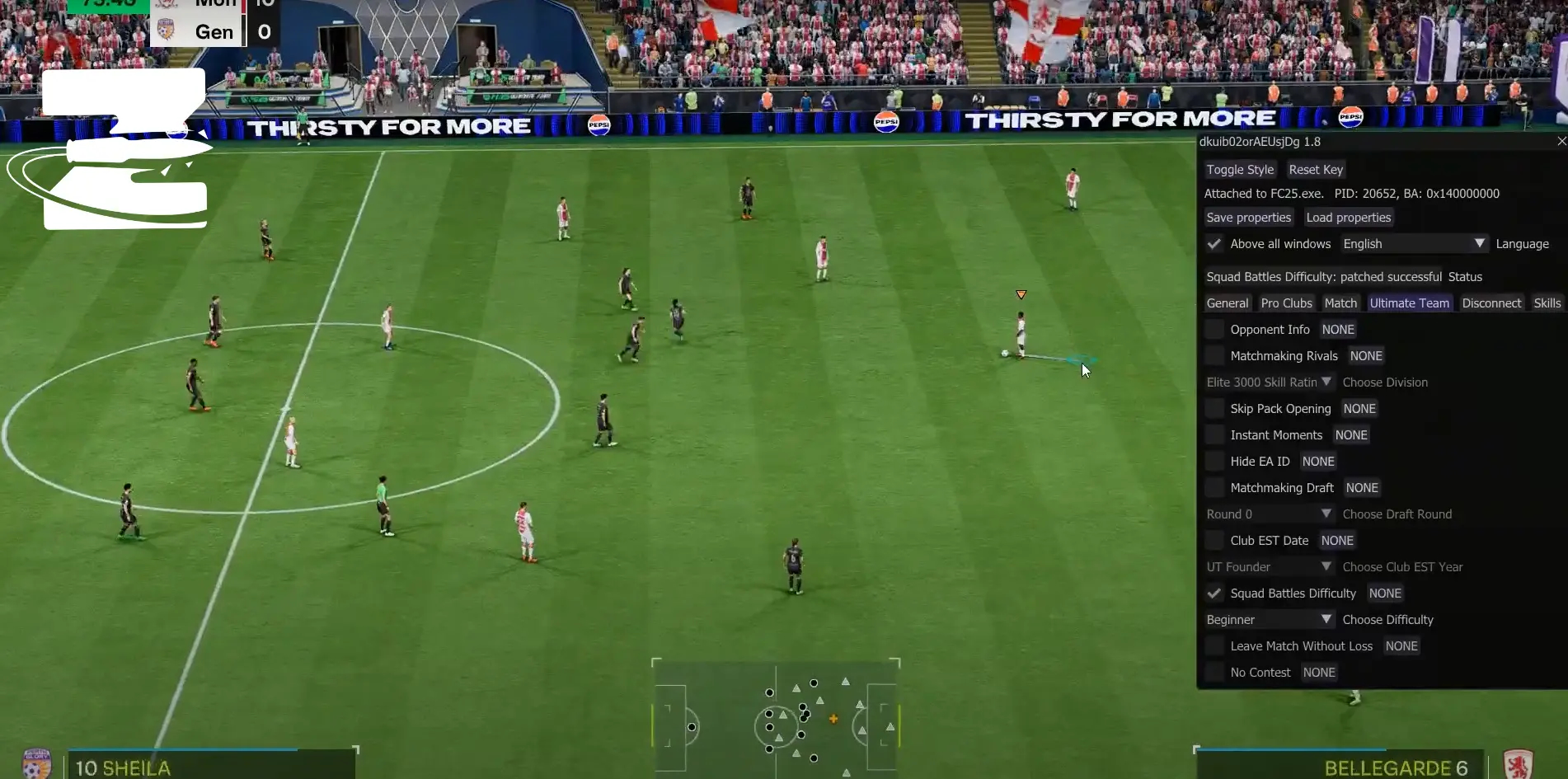
Task: Click the NONE hotkey button for No Contest
Action: [x=1319, y=673]
